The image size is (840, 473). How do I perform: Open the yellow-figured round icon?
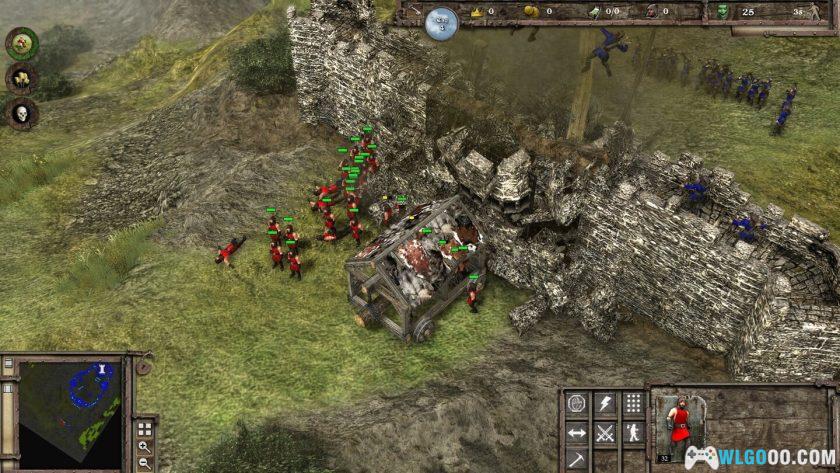21,78
